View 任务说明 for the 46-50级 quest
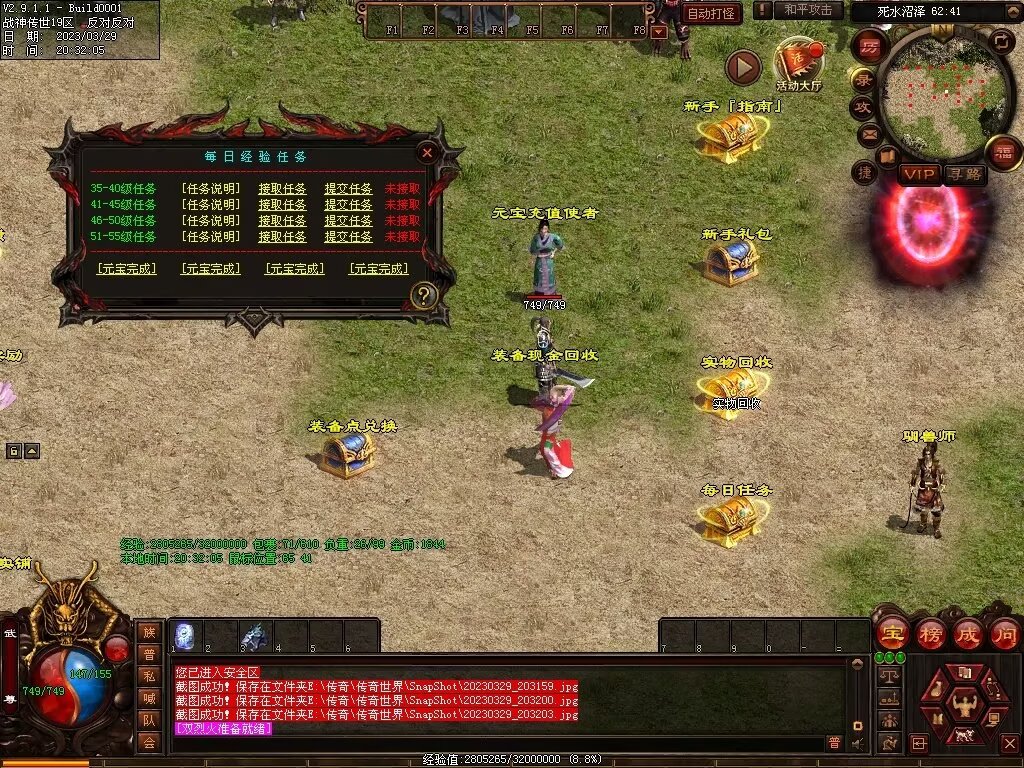 tap(211, 220)
